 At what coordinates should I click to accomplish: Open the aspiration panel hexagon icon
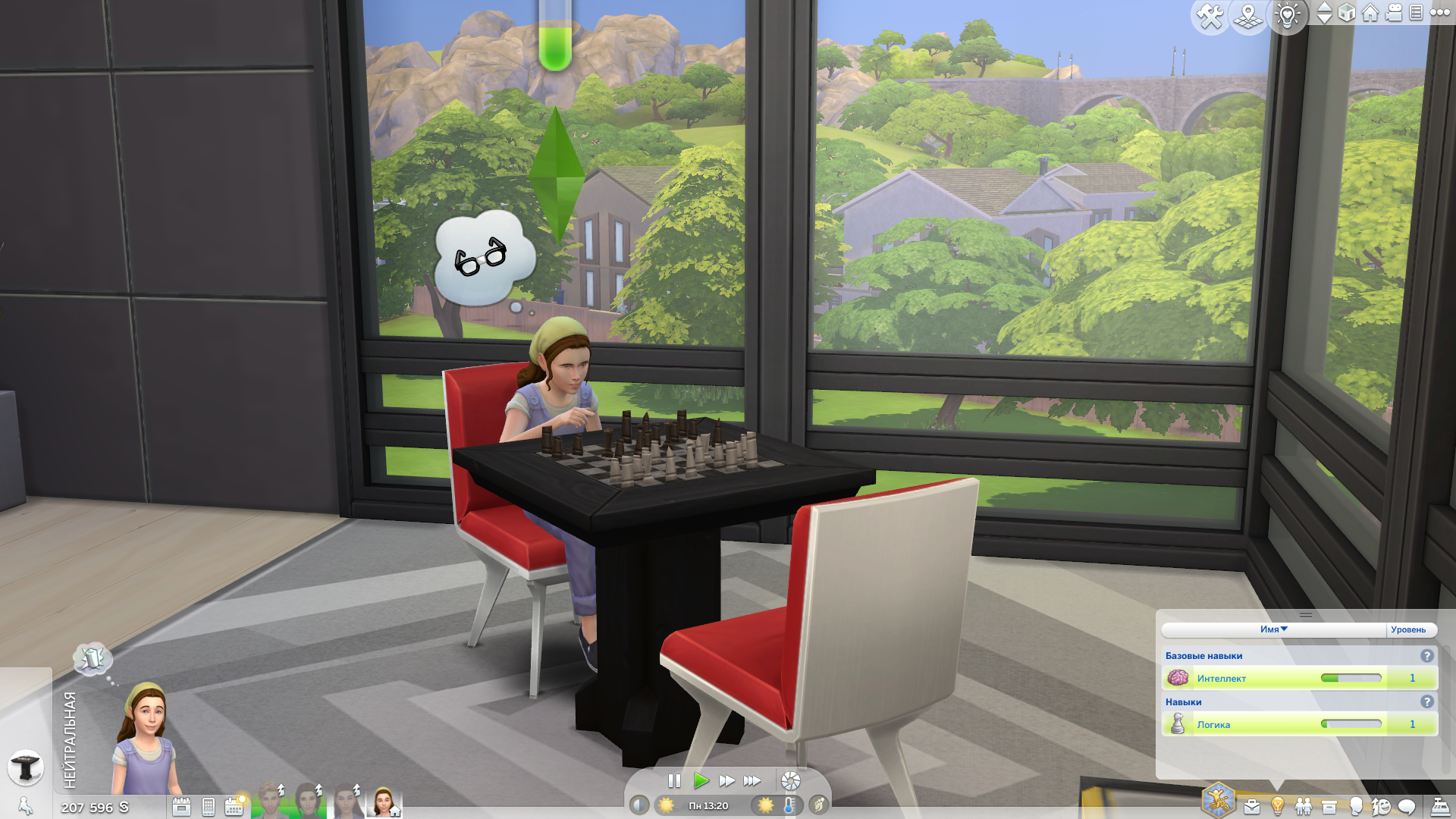click(1219, 800)
